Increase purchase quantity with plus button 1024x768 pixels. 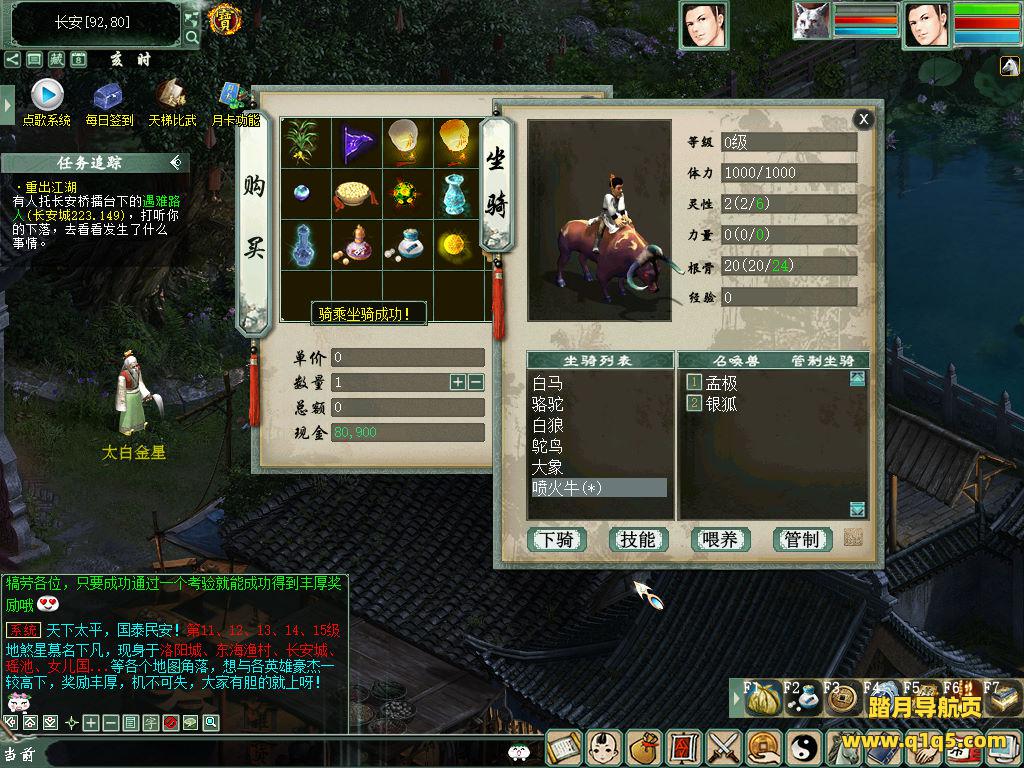[x=457, y=382]
